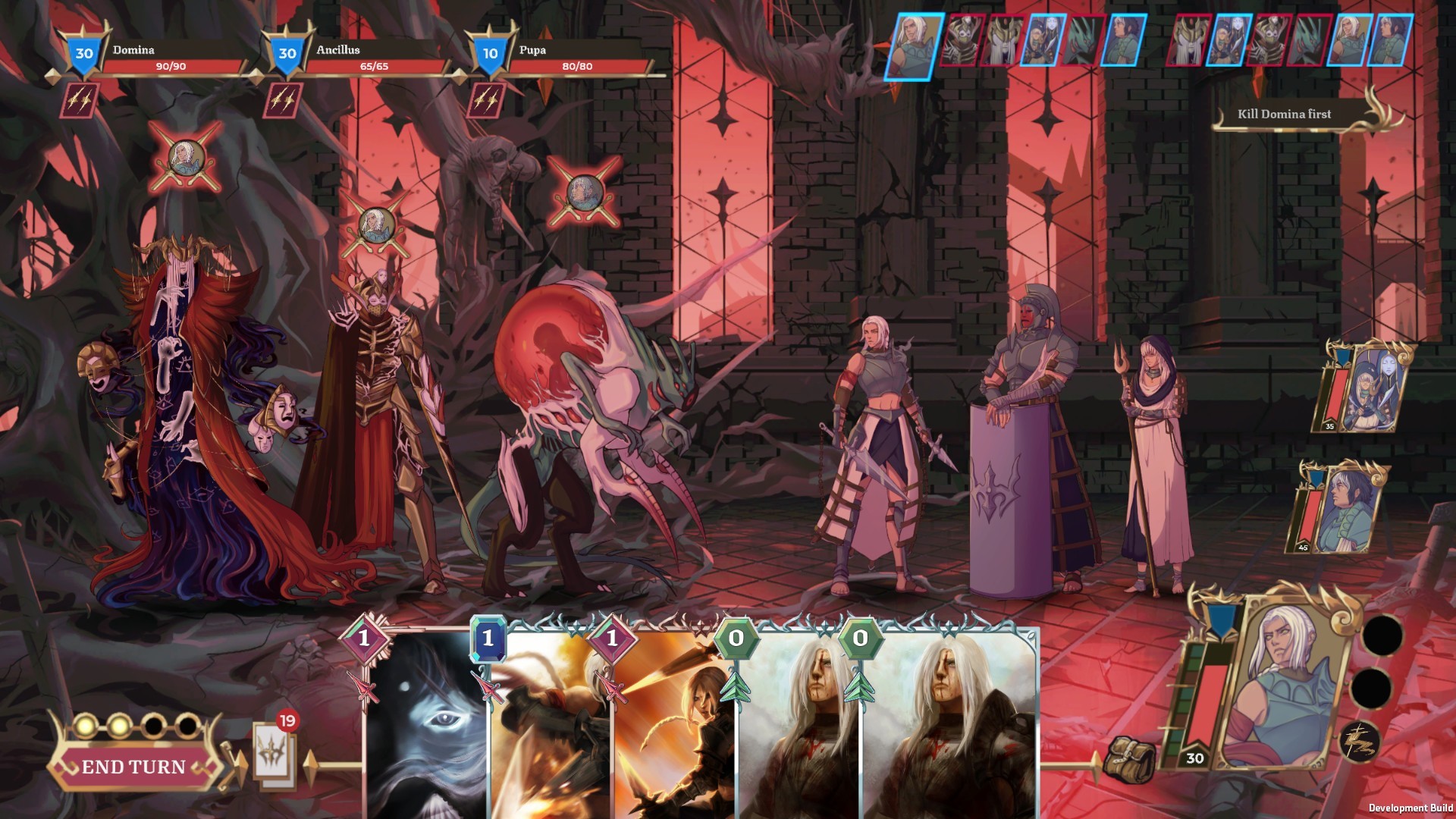Inspect the claw status icon under Domina
This screenshot has height=819, width=1456.
tap(80, 100)
